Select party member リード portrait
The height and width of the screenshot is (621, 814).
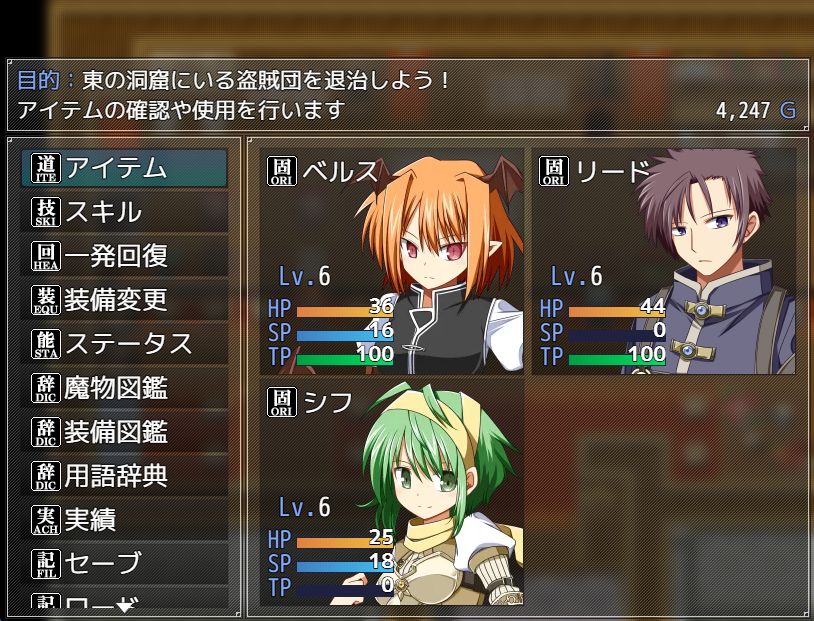pos(664,261)
